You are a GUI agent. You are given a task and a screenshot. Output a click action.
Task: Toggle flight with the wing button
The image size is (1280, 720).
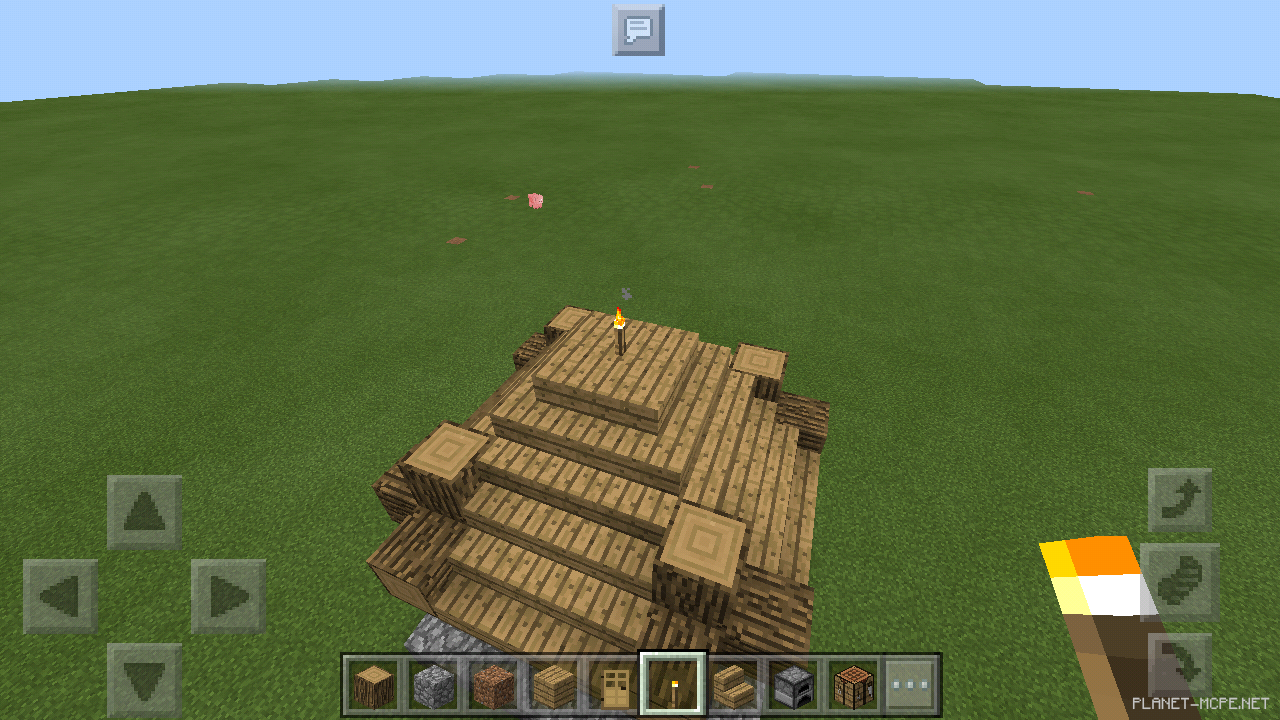click(x=1180, y=577)
